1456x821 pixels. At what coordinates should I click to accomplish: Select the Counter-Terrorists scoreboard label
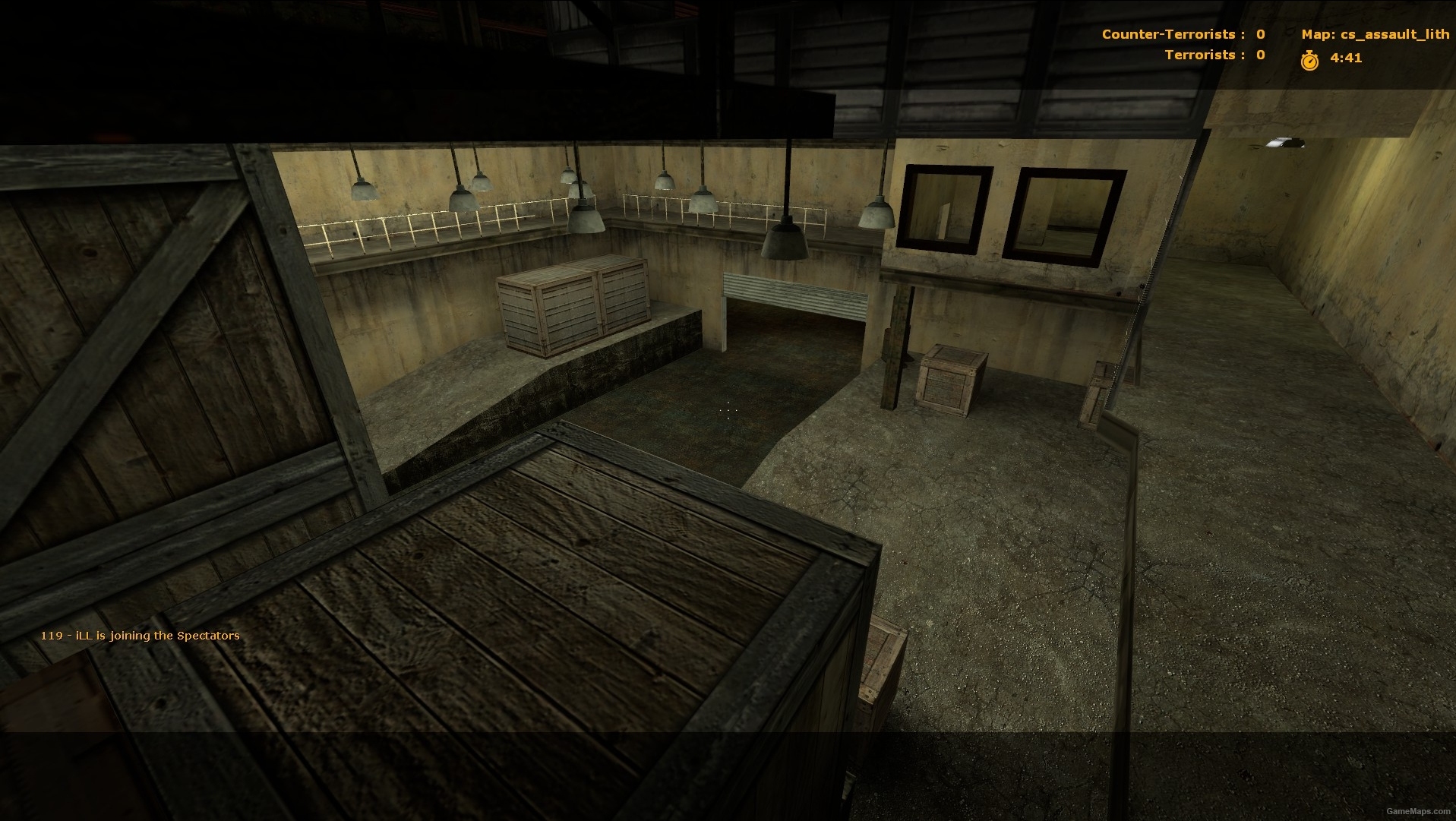tap(1168, 34)
